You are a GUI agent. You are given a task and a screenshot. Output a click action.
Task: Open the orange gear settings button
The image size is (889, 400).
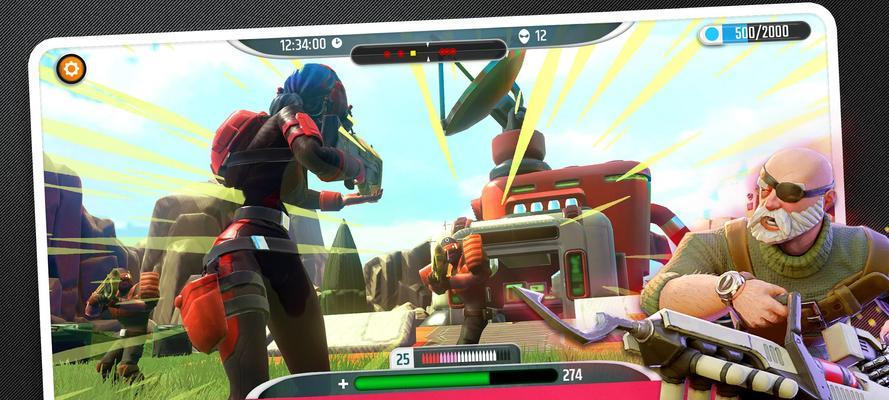click(71, 69)
